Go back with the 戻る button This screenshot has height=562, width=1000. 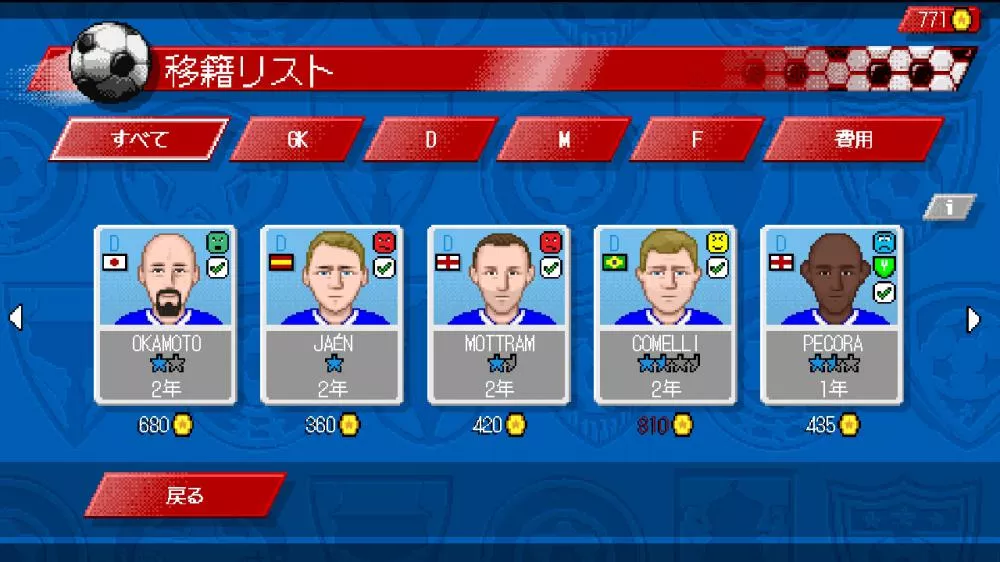point(186,495)
